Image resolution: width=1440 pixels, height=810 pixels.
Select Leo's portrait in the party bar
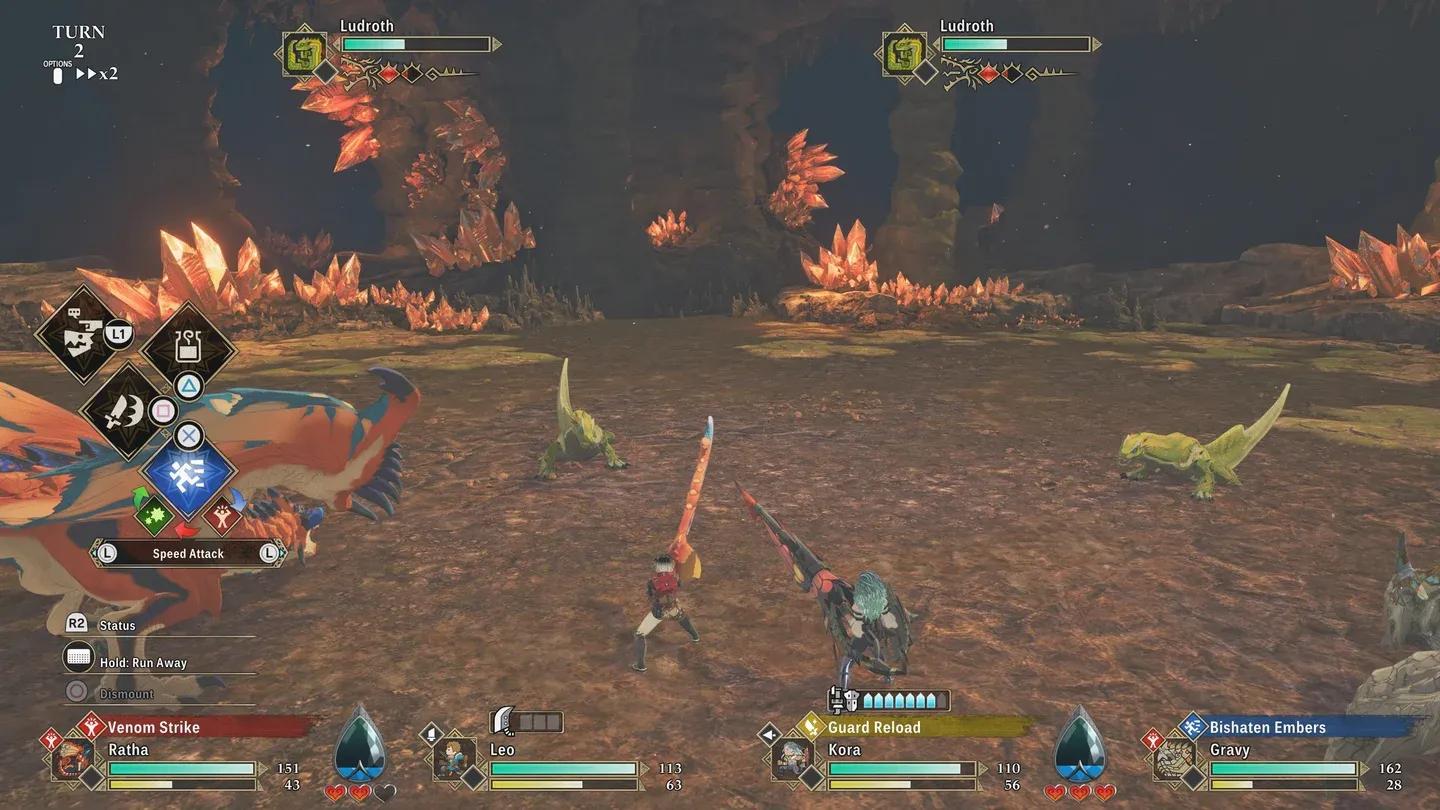point(455,759)
